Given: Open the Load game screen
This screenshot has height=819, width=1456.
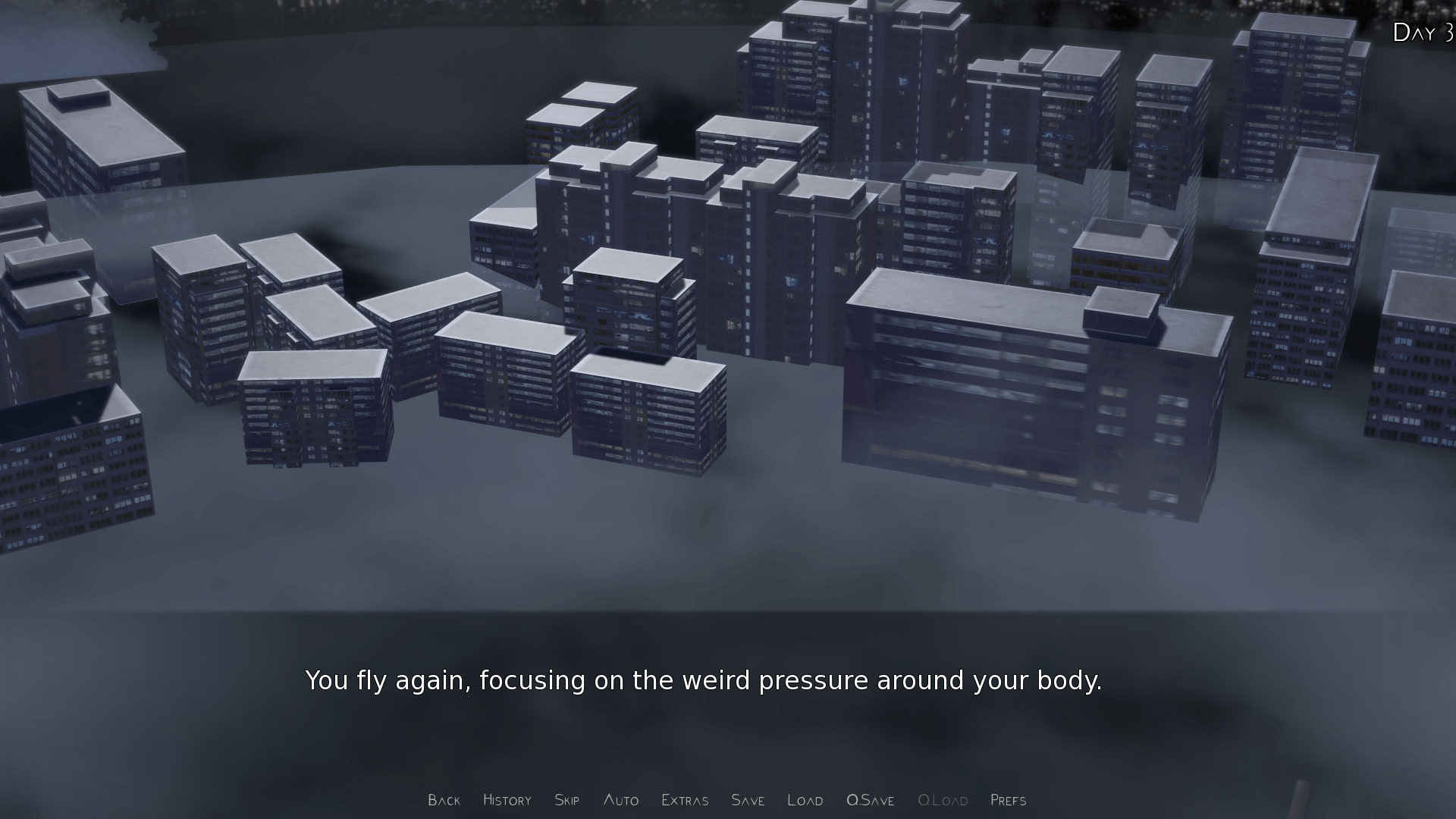Looking at the screenshot, I should click(805, 800).
